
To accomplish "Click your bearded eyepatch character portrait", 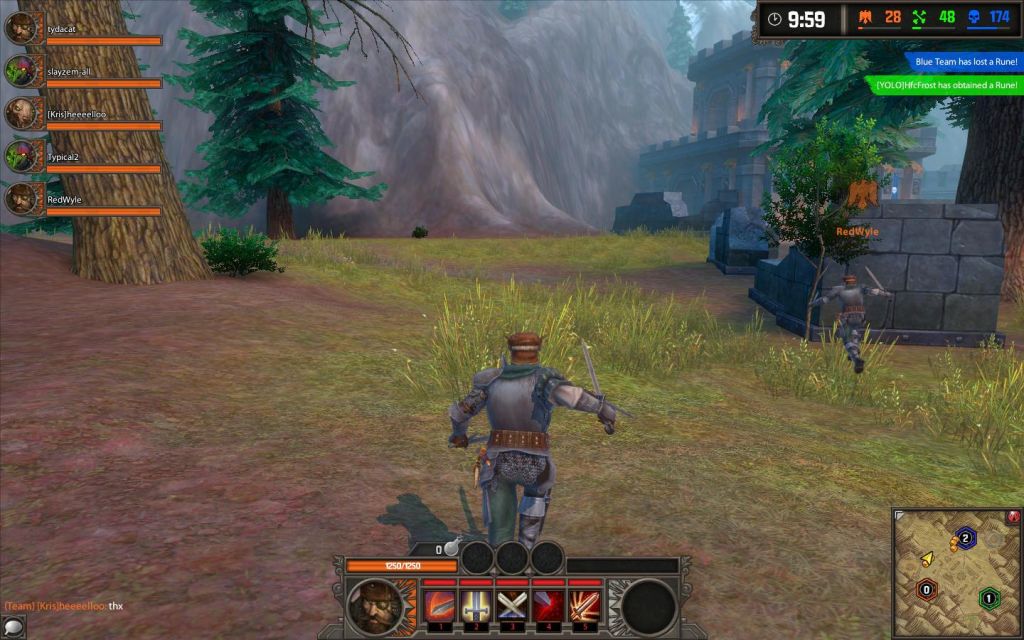I will 378,606.
